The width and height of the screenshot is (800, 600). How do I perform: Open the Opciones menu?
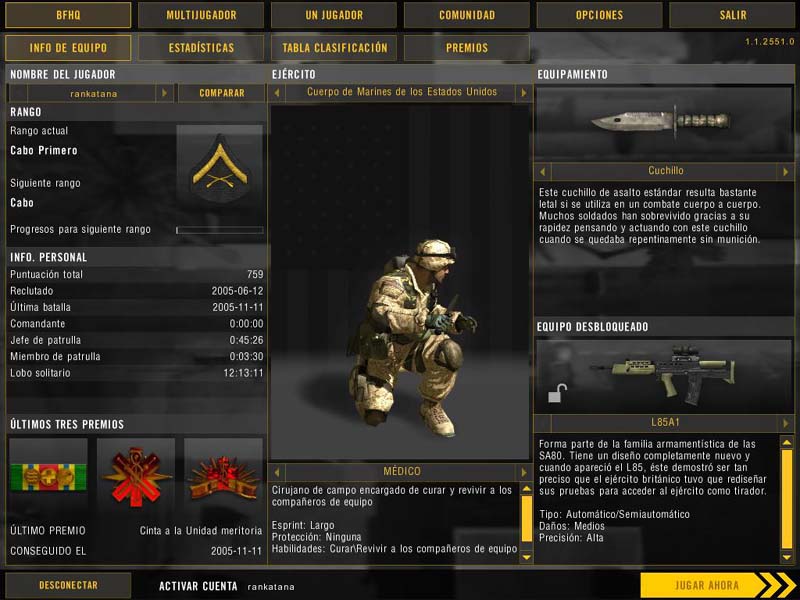[600, 15]
